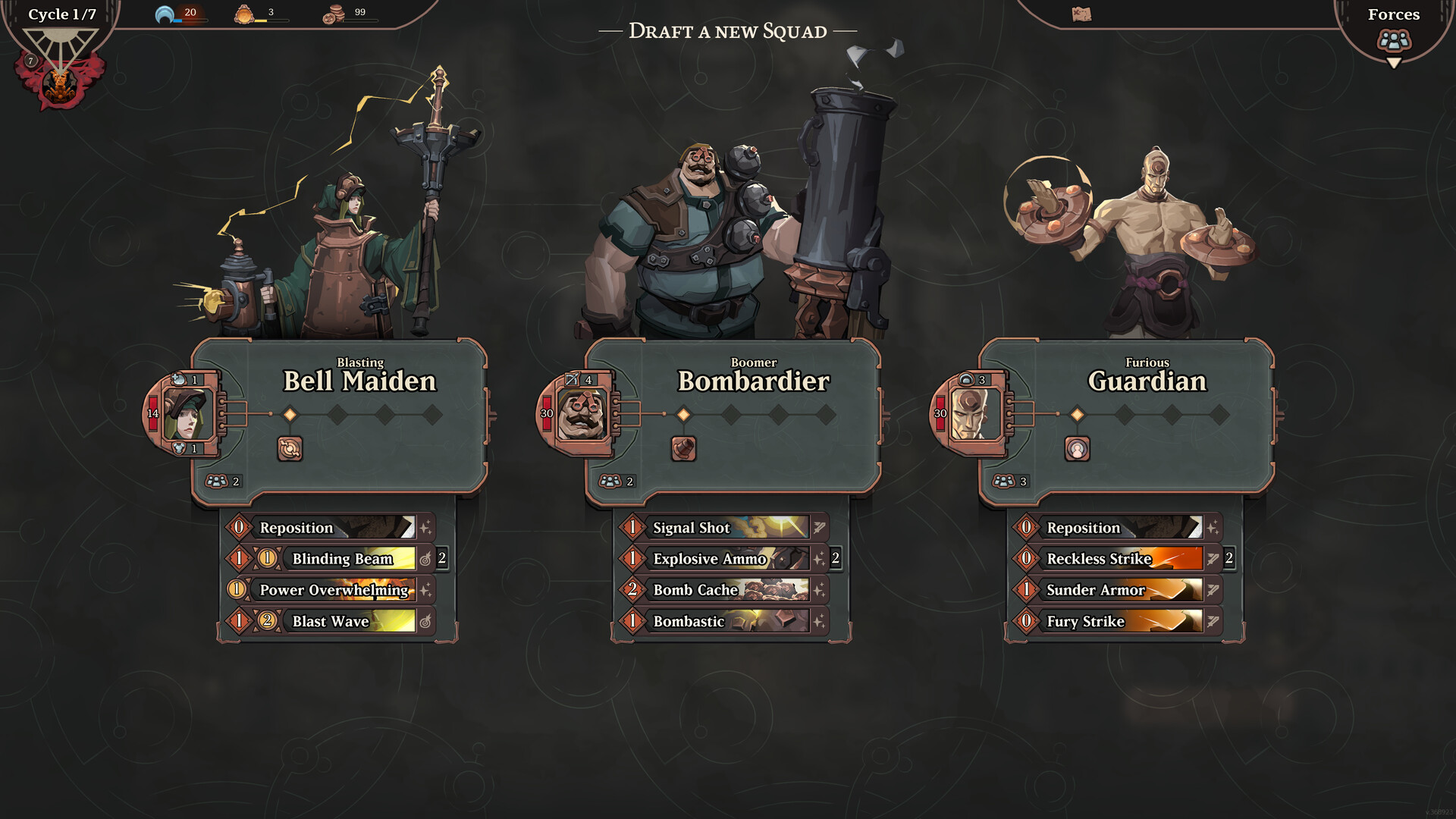Click the Bell Maiden portrait

pyautogui.click(x=185, y=414)
